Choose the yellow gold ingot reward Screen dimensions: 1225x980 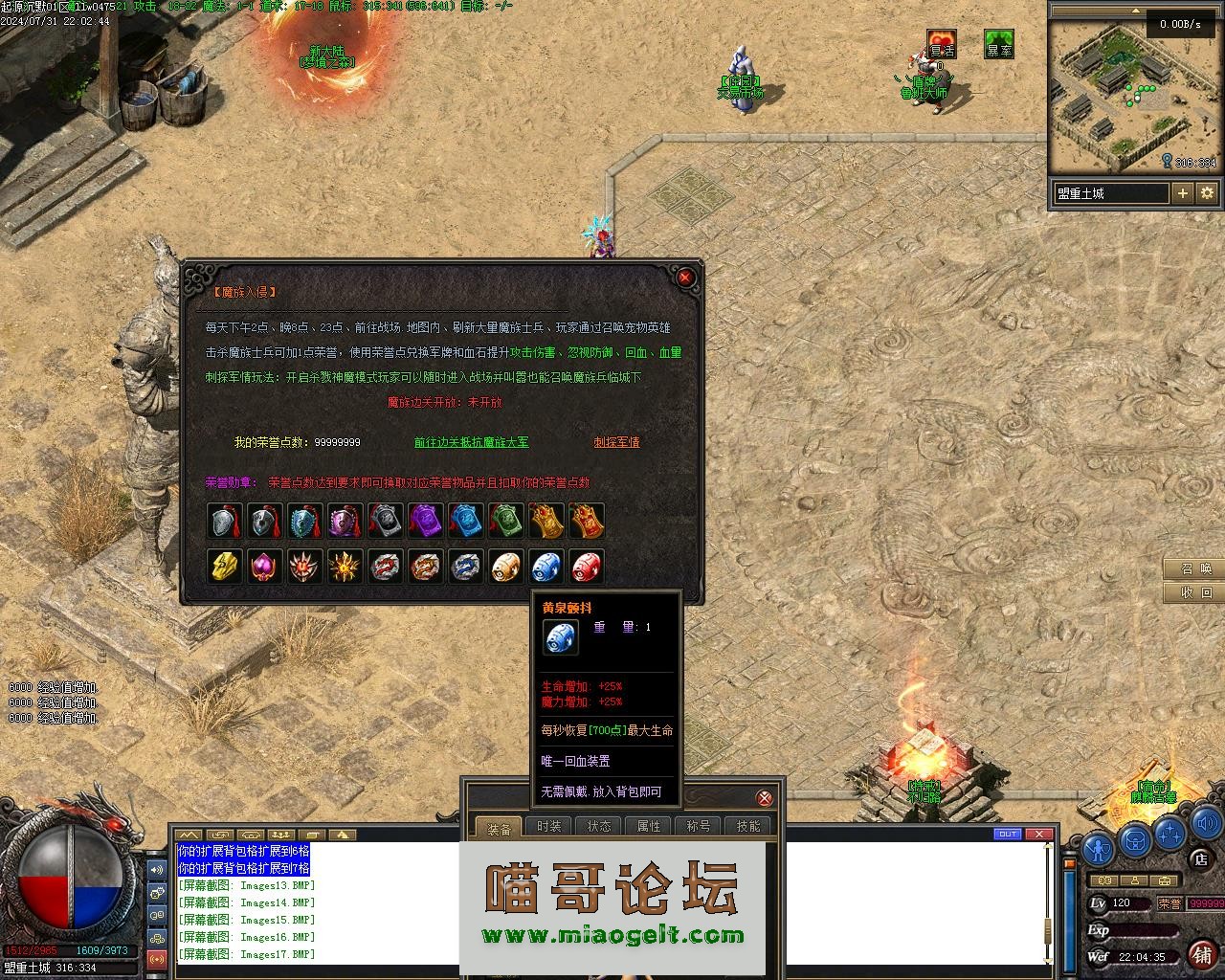[225, 567]
